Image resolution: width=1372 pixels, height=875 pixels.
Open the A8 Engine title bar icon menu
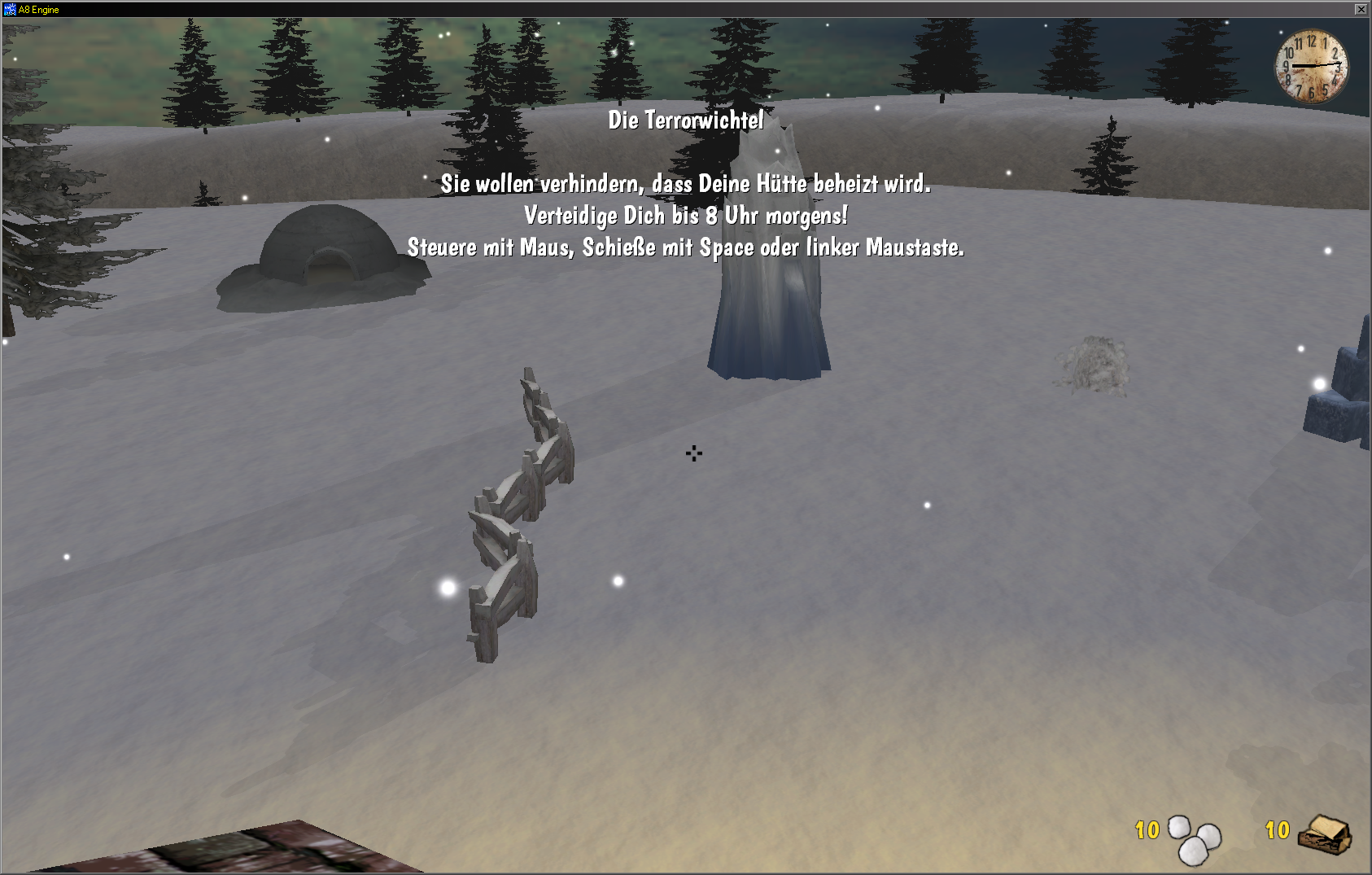[10, 9]
